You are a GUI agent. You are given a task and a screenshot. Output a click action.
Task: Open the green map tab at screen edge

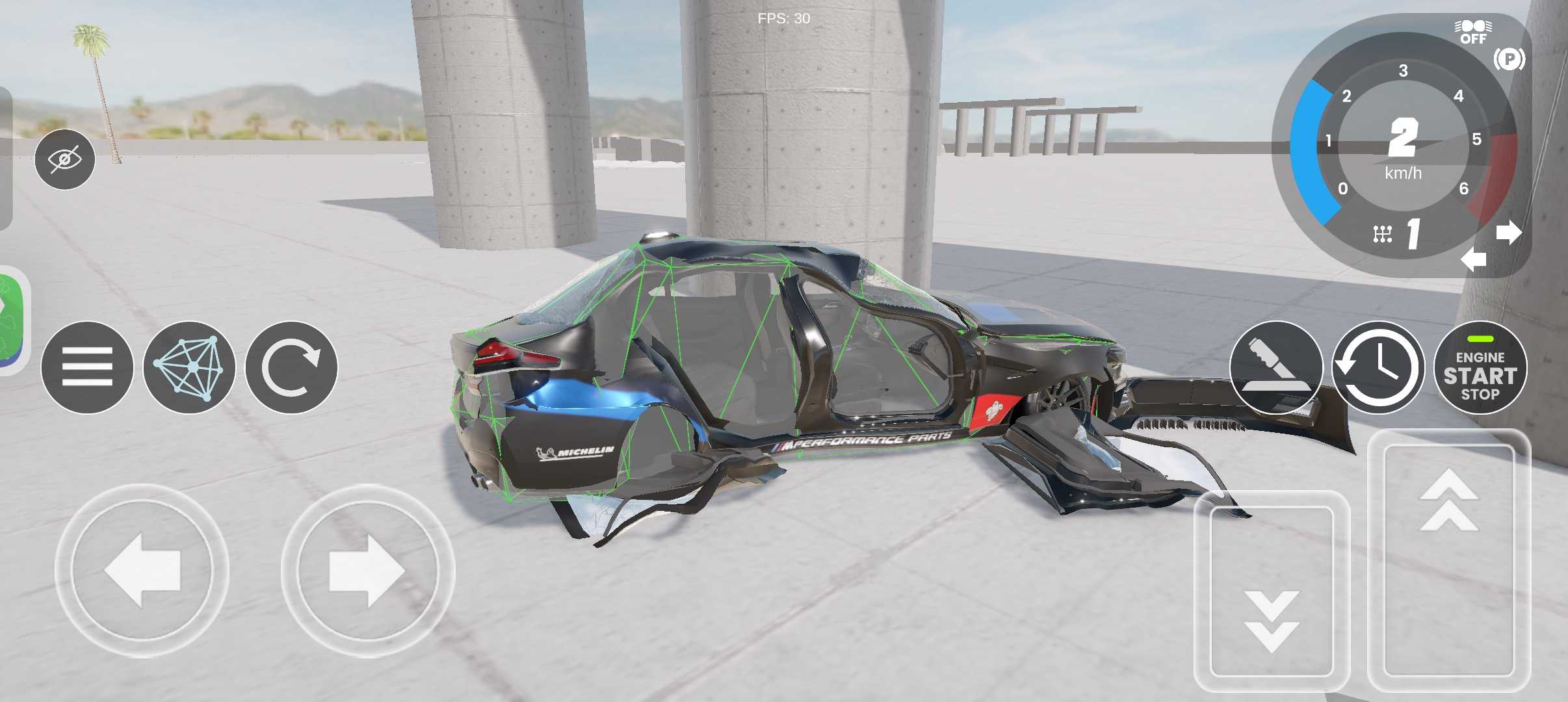point(12,320)
